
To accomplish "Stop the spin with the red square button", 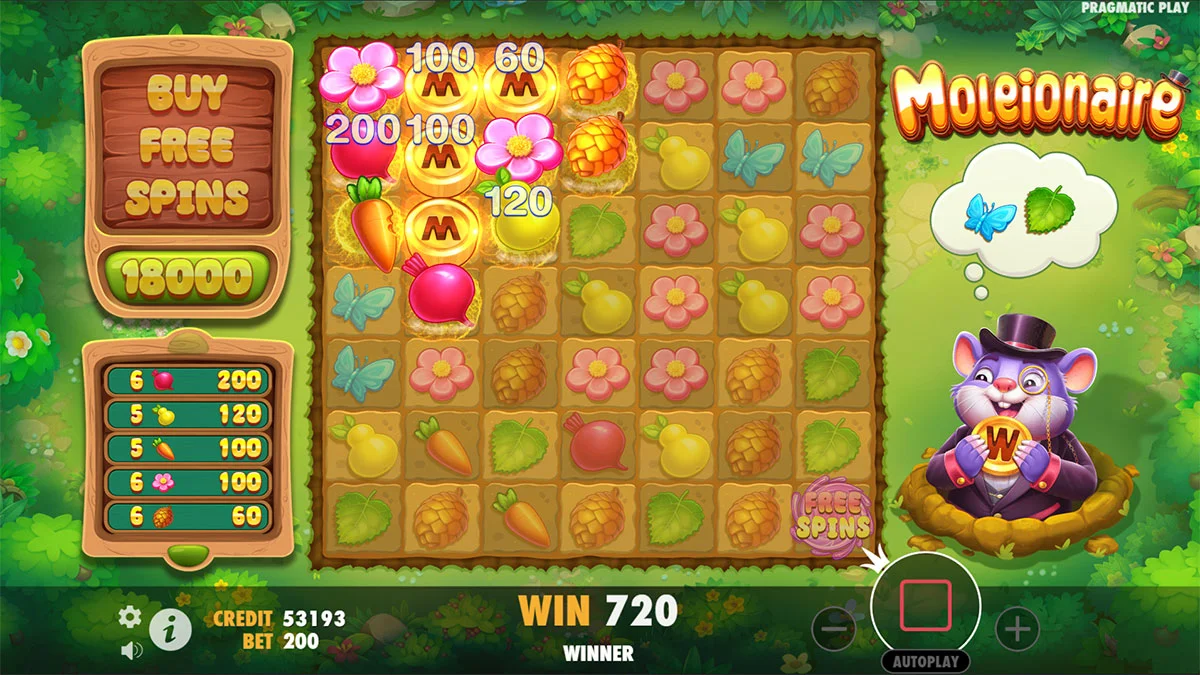I will 925,605.
